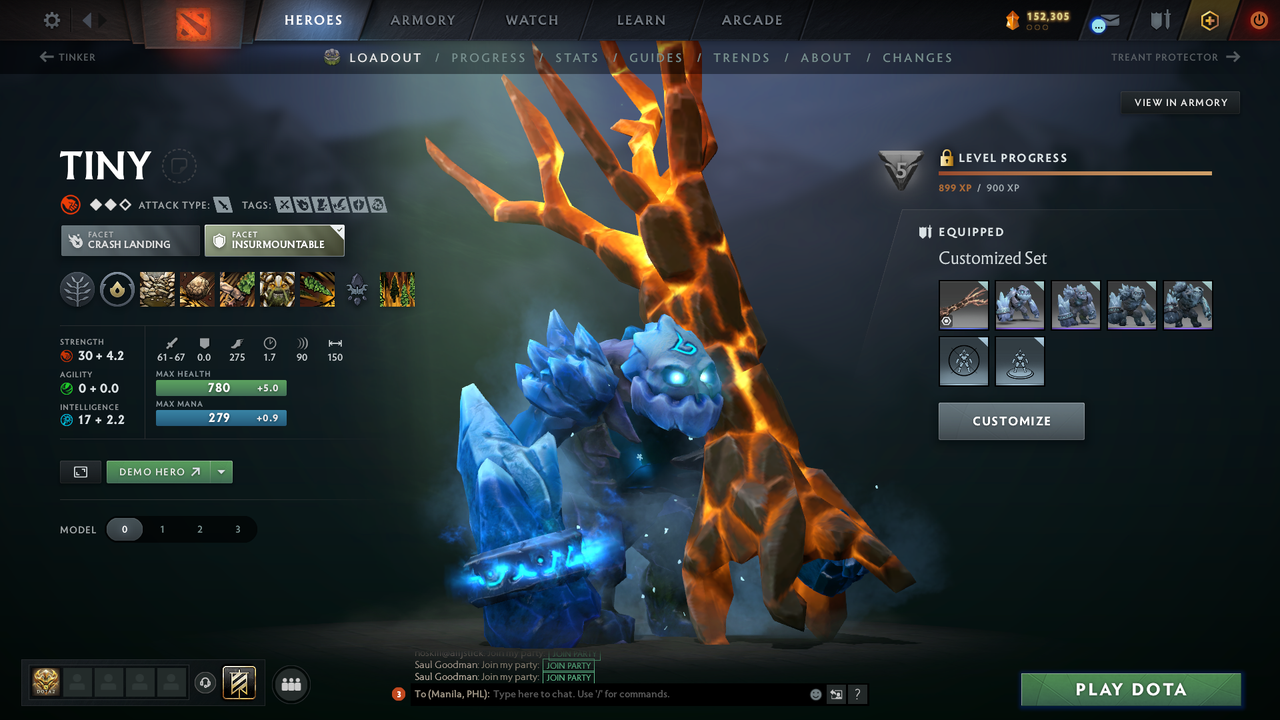Open the Demo Hero dropdown arrow

[x=222, y=471]
